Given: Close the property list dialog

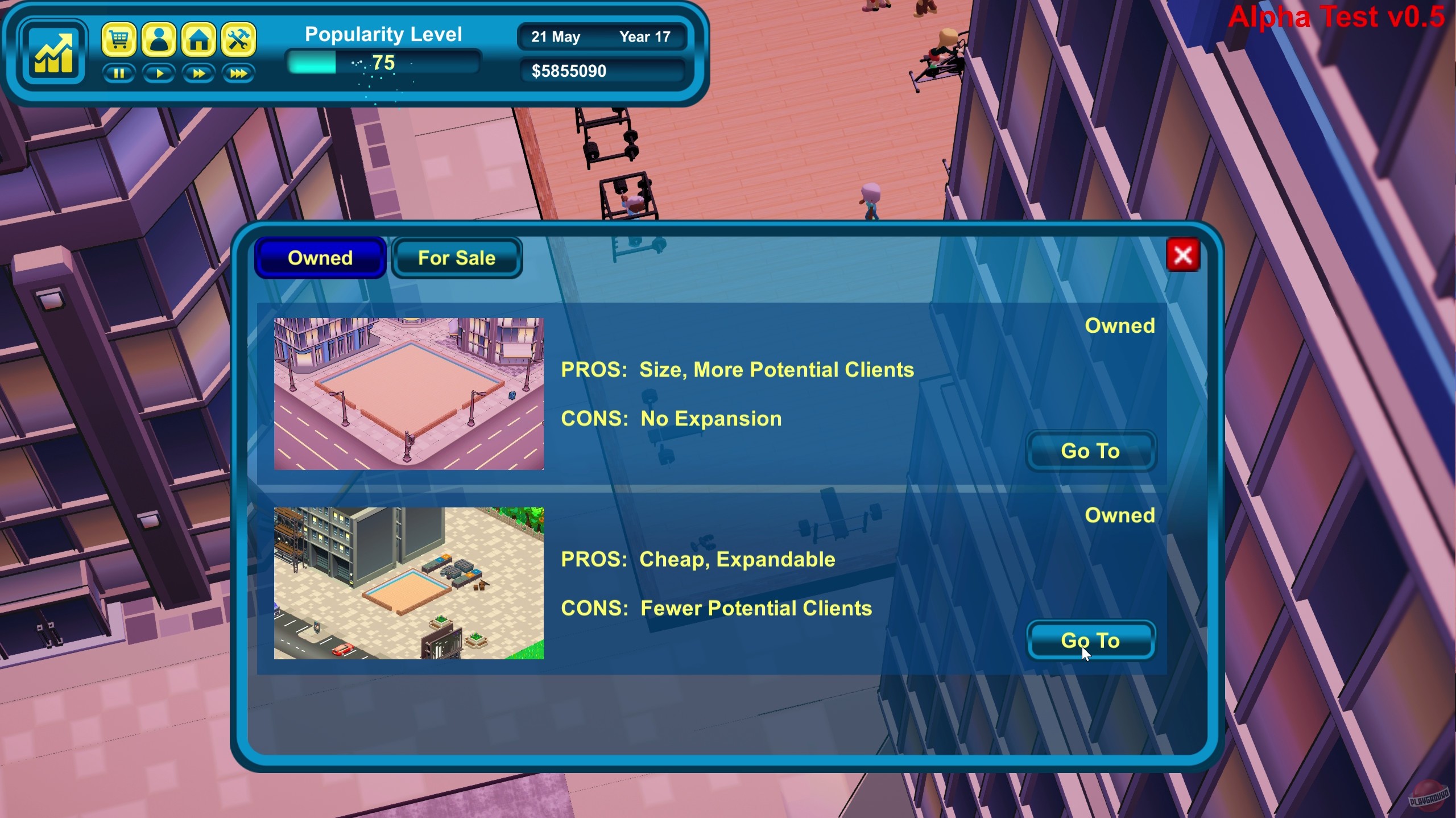Looking at the screenshot, I should tap(1184, 255).
